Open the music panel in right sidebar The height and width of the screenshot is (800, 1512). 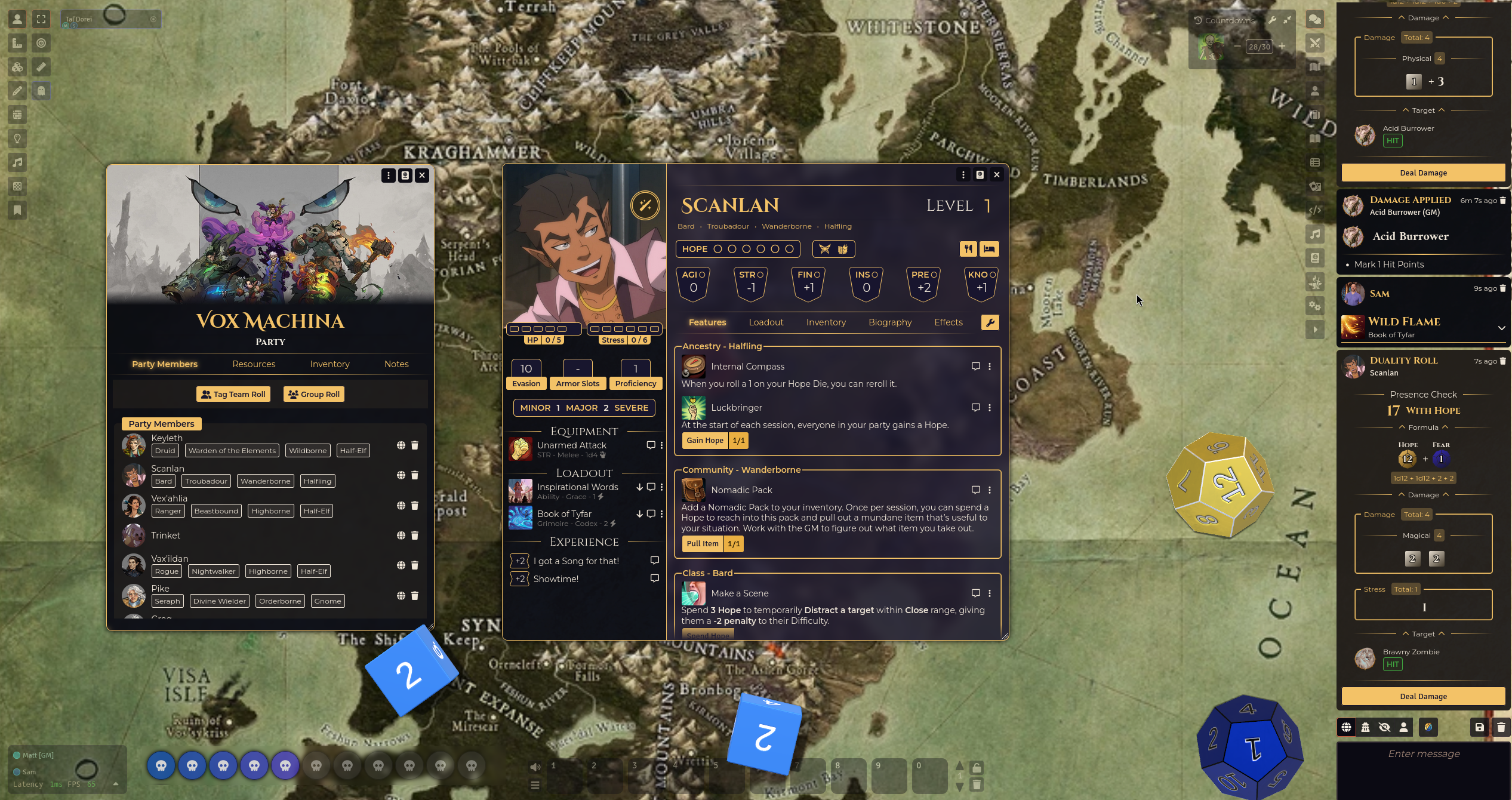1315,234
